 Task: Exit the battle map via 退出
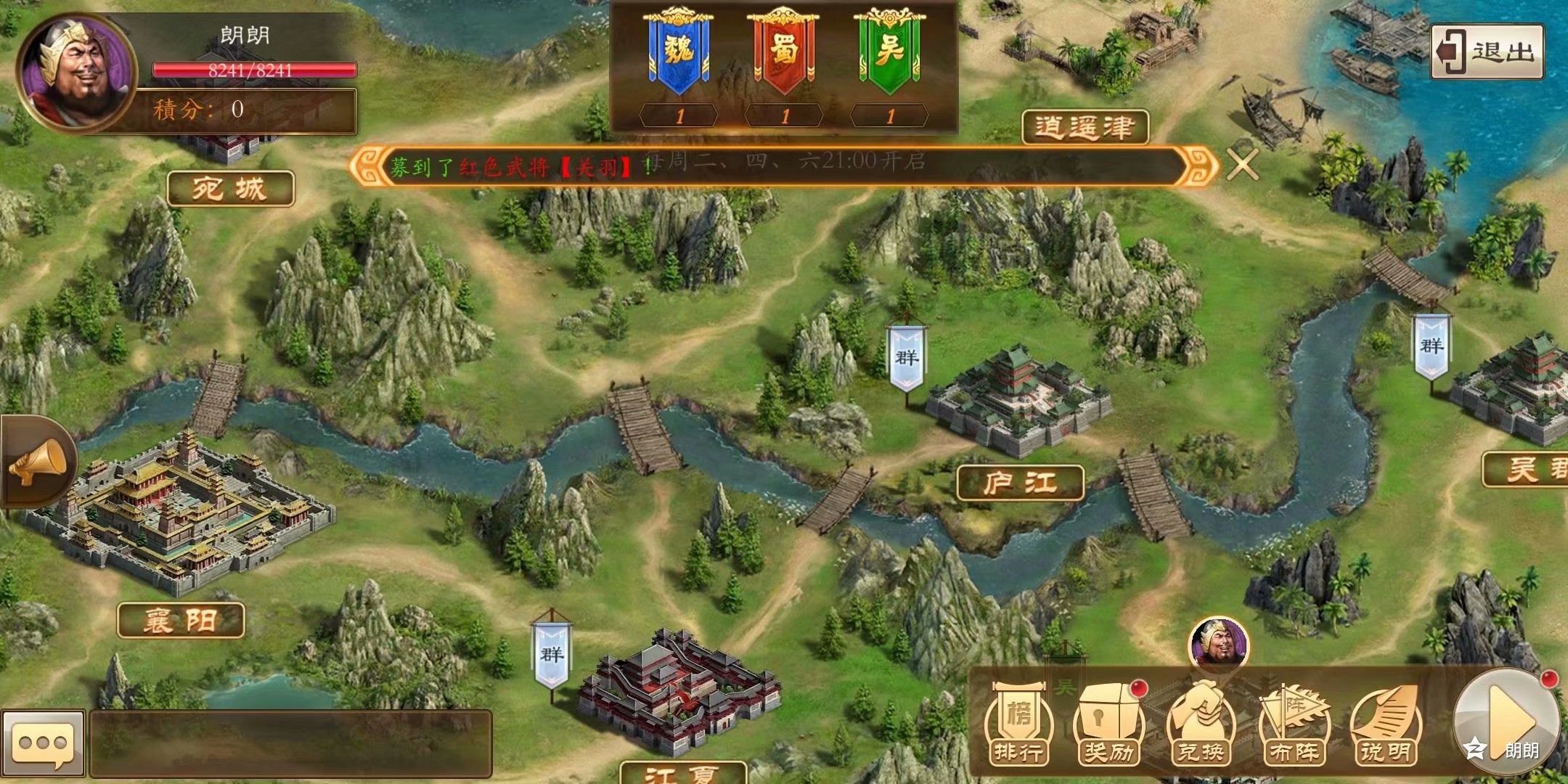(x=1487, y=52)
